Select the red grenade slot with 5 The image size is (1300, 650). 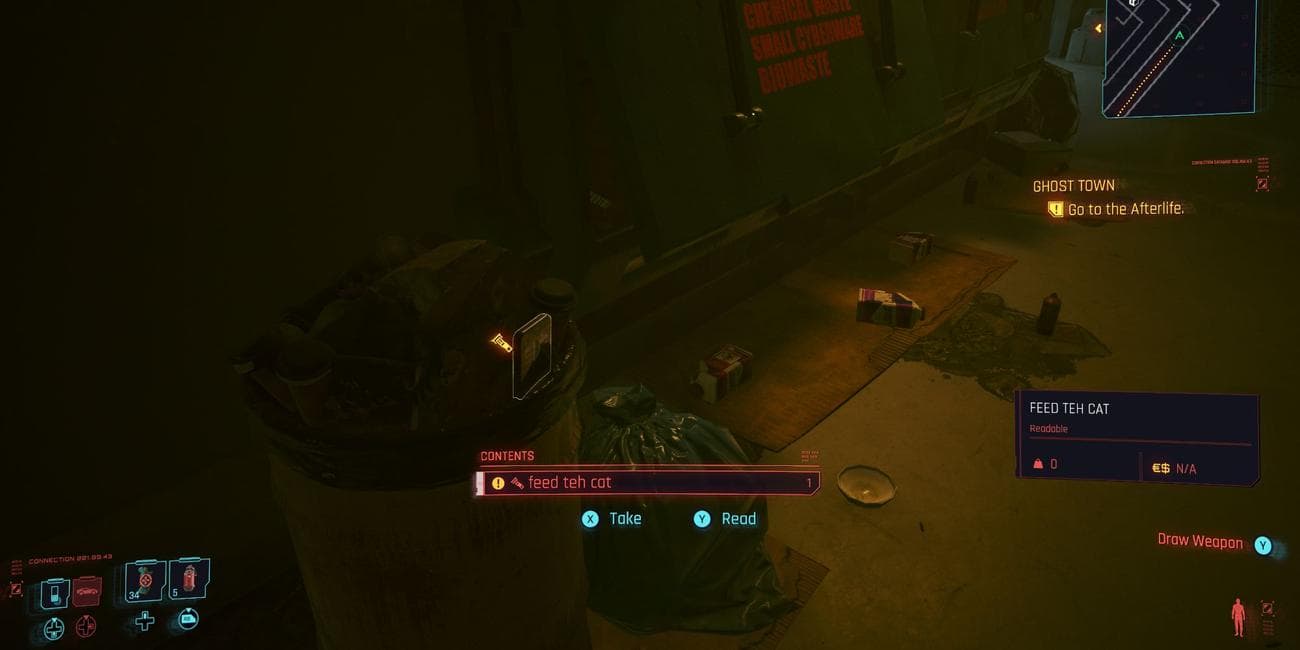coord(189,579)
